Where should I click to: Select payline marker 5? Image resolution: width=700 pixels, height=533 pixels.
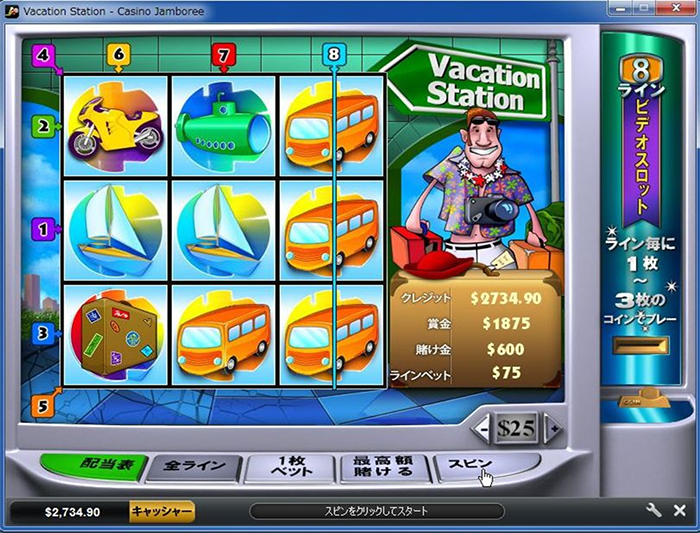42,405
